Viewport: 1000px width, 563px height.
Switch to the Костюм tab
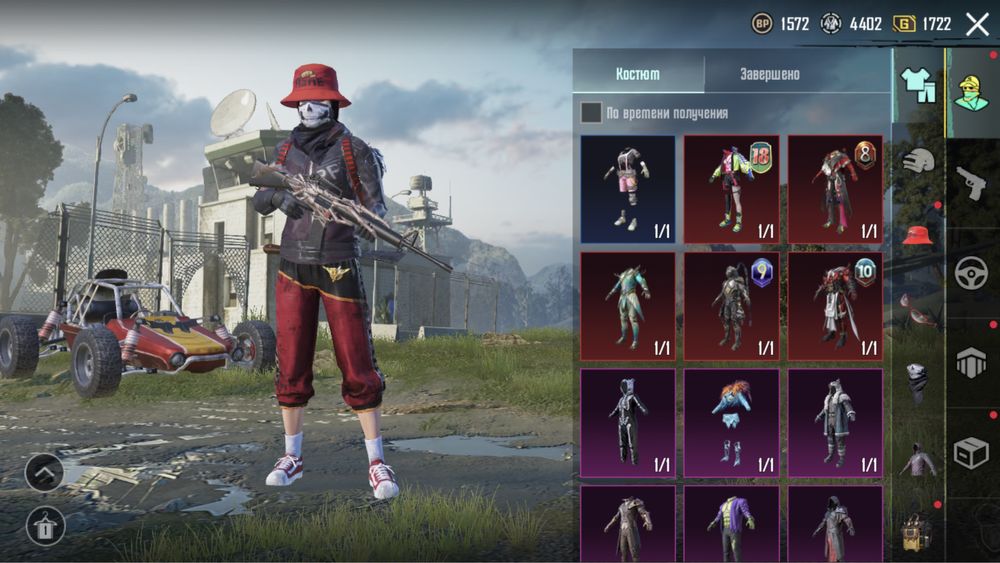pos(638,74)
